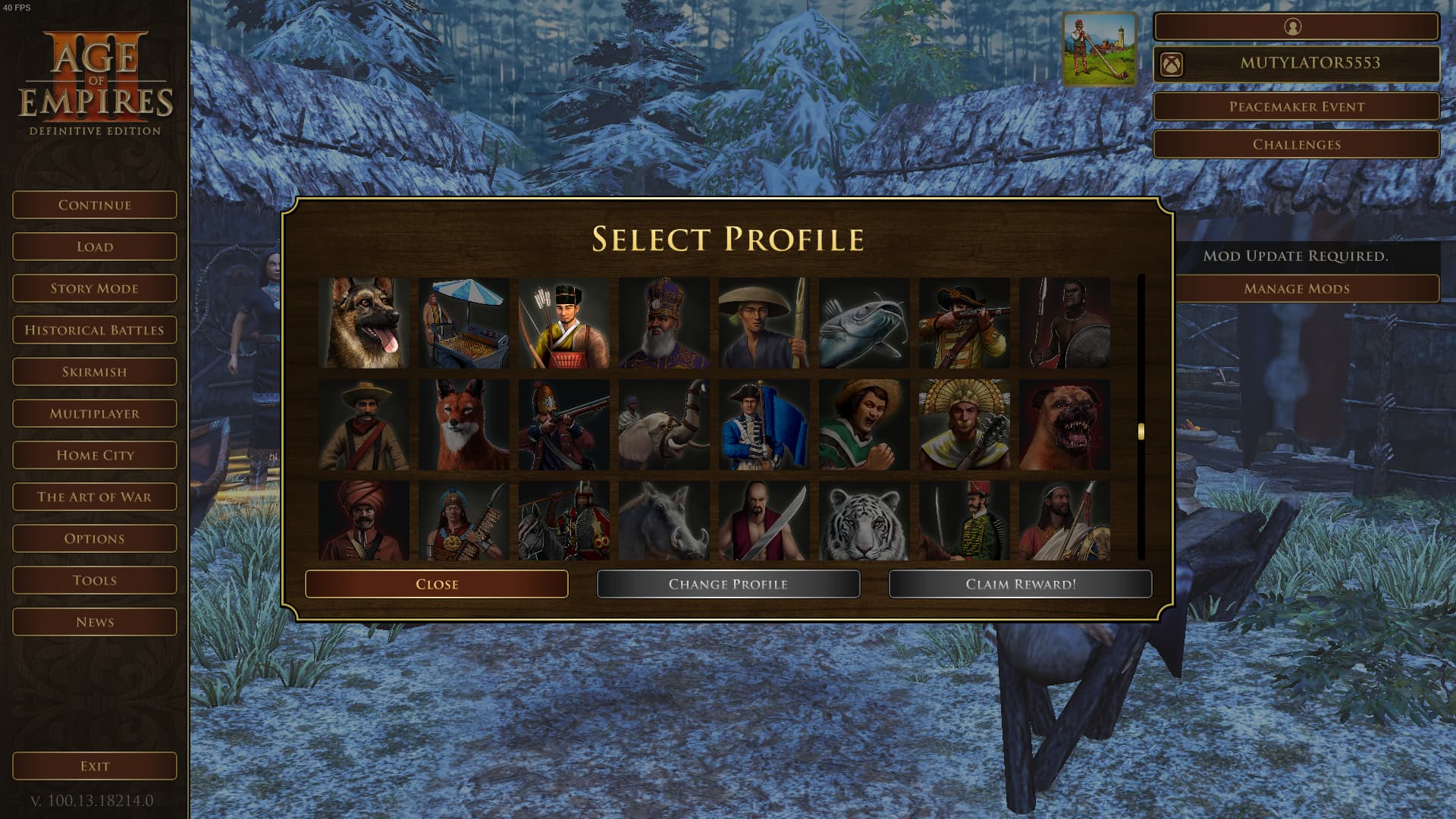Select the German Shepherd dog portrait
The width and height of the screenshot is (1456, 819).
[364, 323]
